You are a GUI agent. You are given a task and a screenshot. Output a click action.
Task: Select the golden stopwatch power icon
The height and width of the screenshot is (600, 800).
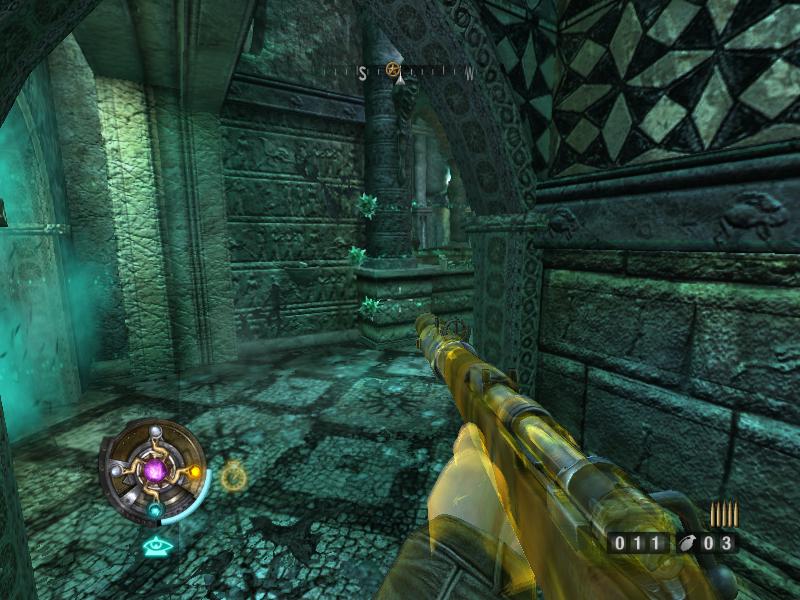pyautogui.click(x=233, y=475)
